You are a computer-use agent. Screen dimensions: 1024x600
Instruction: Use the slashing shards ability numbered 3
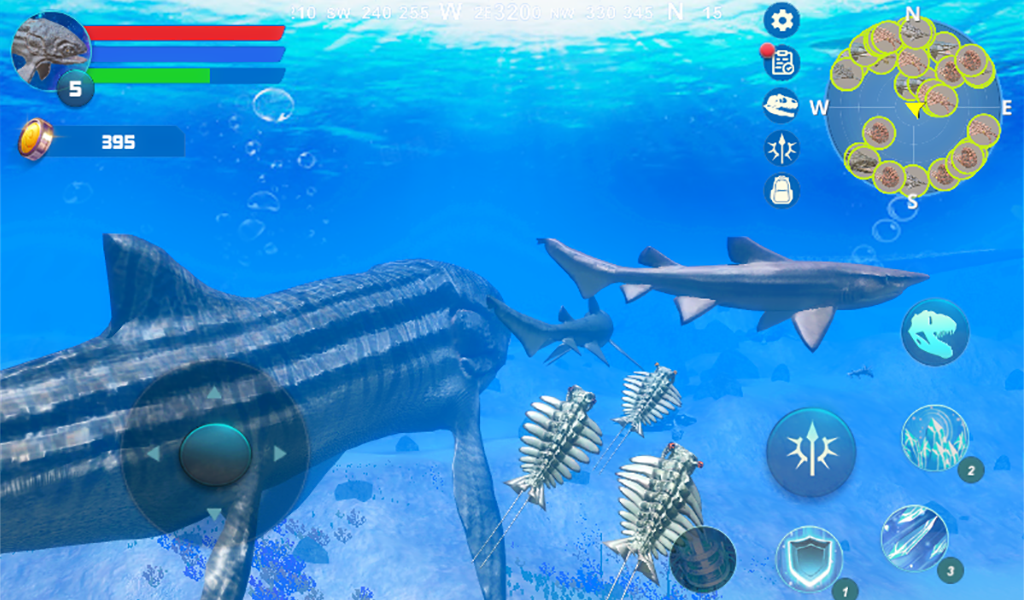(914, 538)
